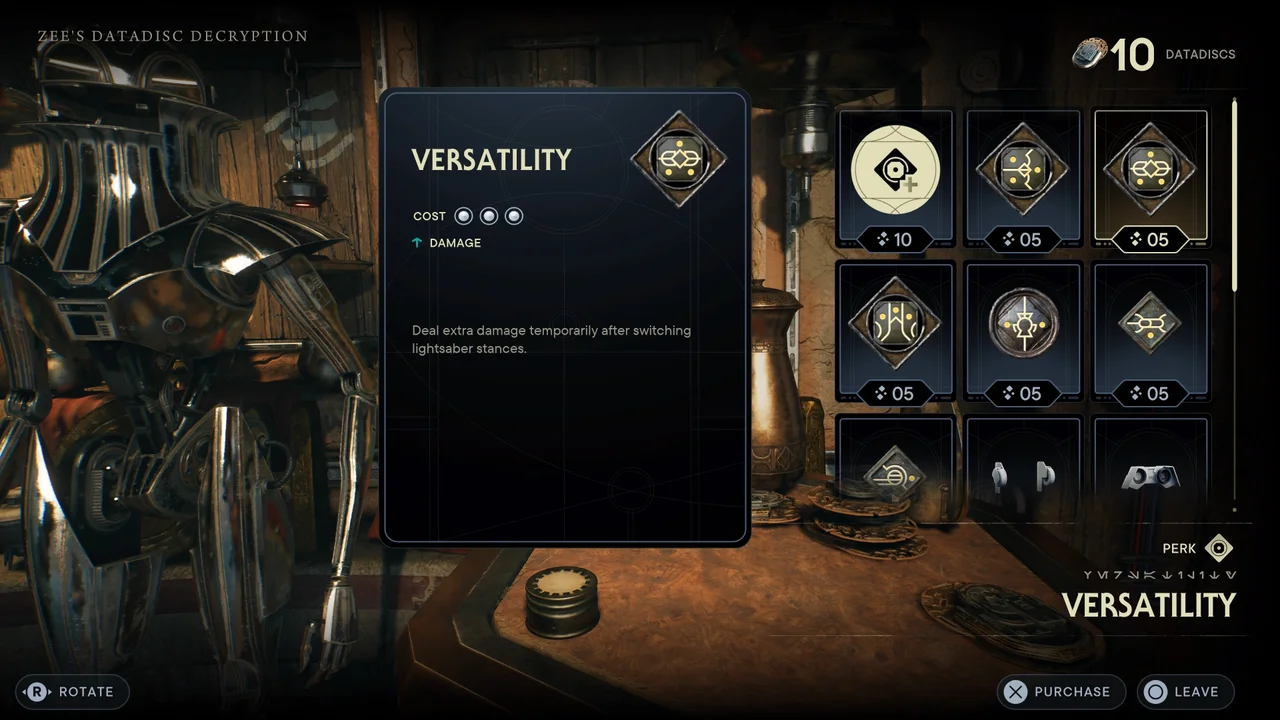Image resolution: width=1280 pixels, height=720 pixels.
Task: Select the datadisc capacity upgrade costing 10 datadiscs
Action: point(895,170)
